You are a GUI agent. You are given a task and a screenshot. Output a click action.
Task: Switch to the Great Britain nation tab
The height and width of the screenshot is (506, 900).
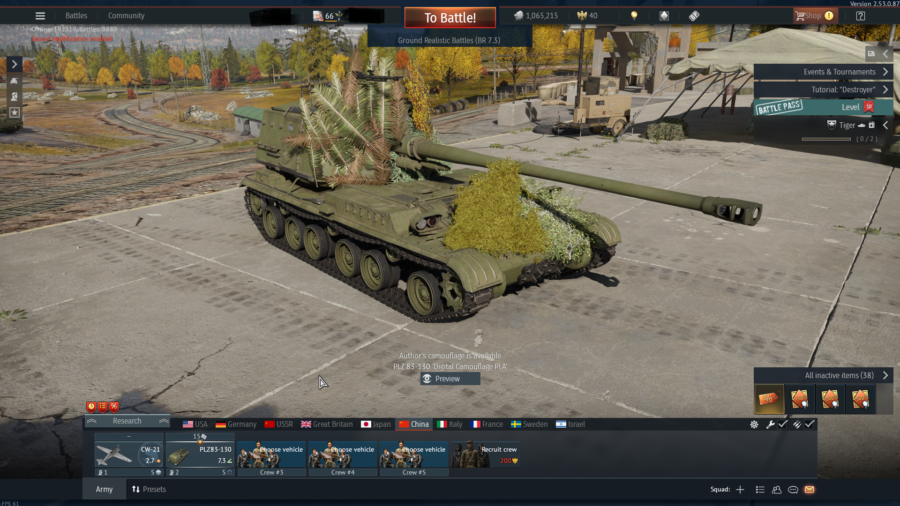point(327,424)
